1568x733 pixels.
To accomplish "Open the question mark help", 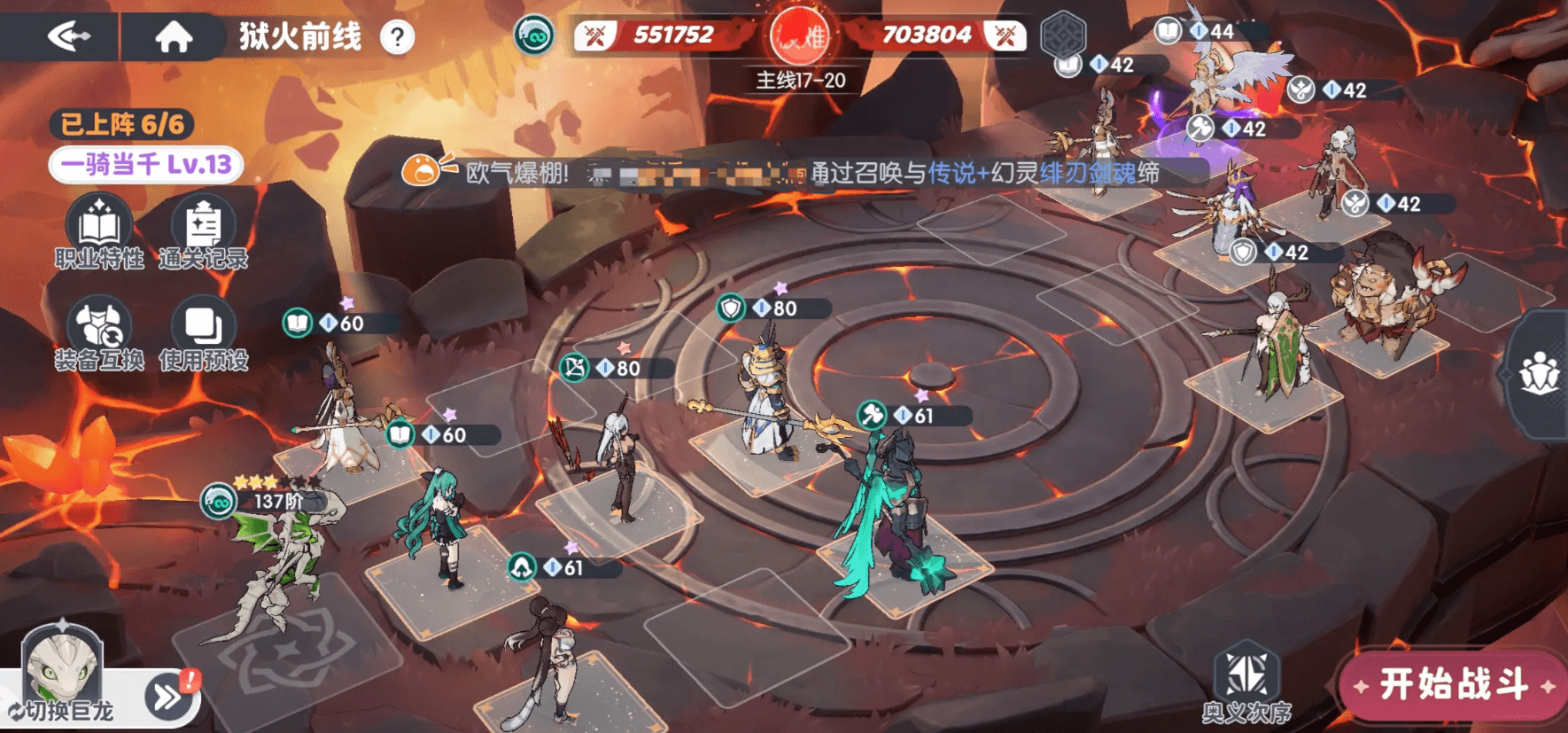I will [x=397, y=37].
